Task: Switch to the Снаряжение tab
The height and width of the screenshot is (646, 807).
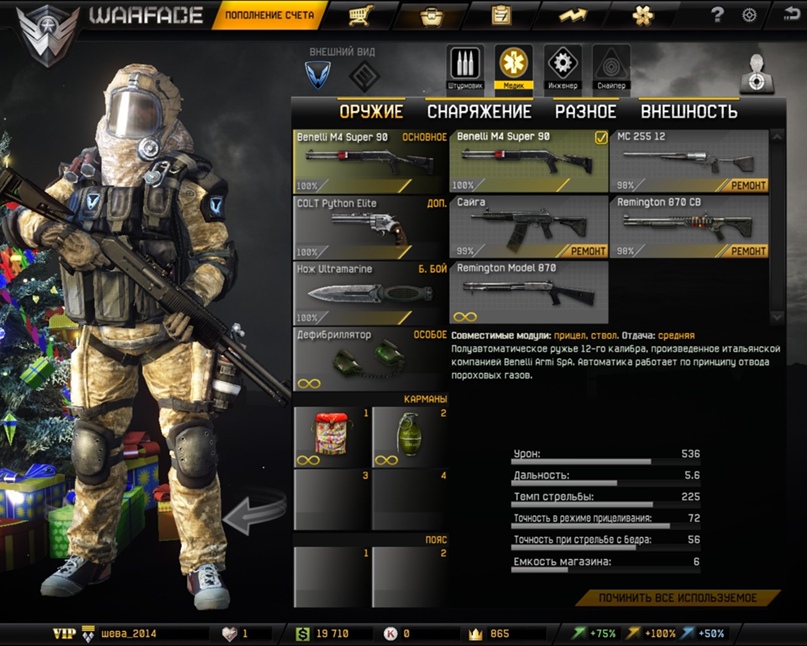Action: 479,112
